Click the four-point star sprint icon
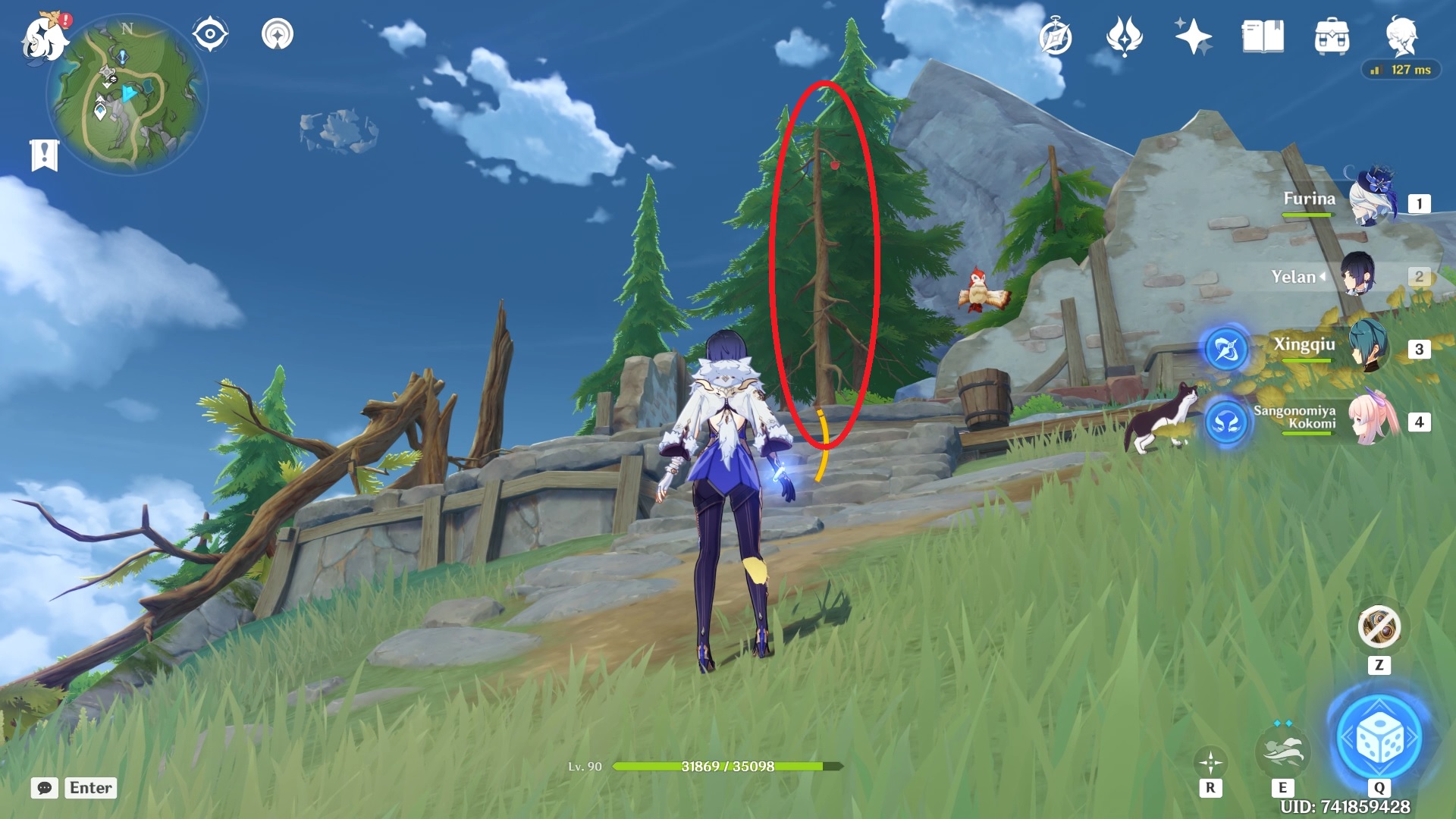The height and width of the screenshot is (819, 1456). click(1210, 761)
